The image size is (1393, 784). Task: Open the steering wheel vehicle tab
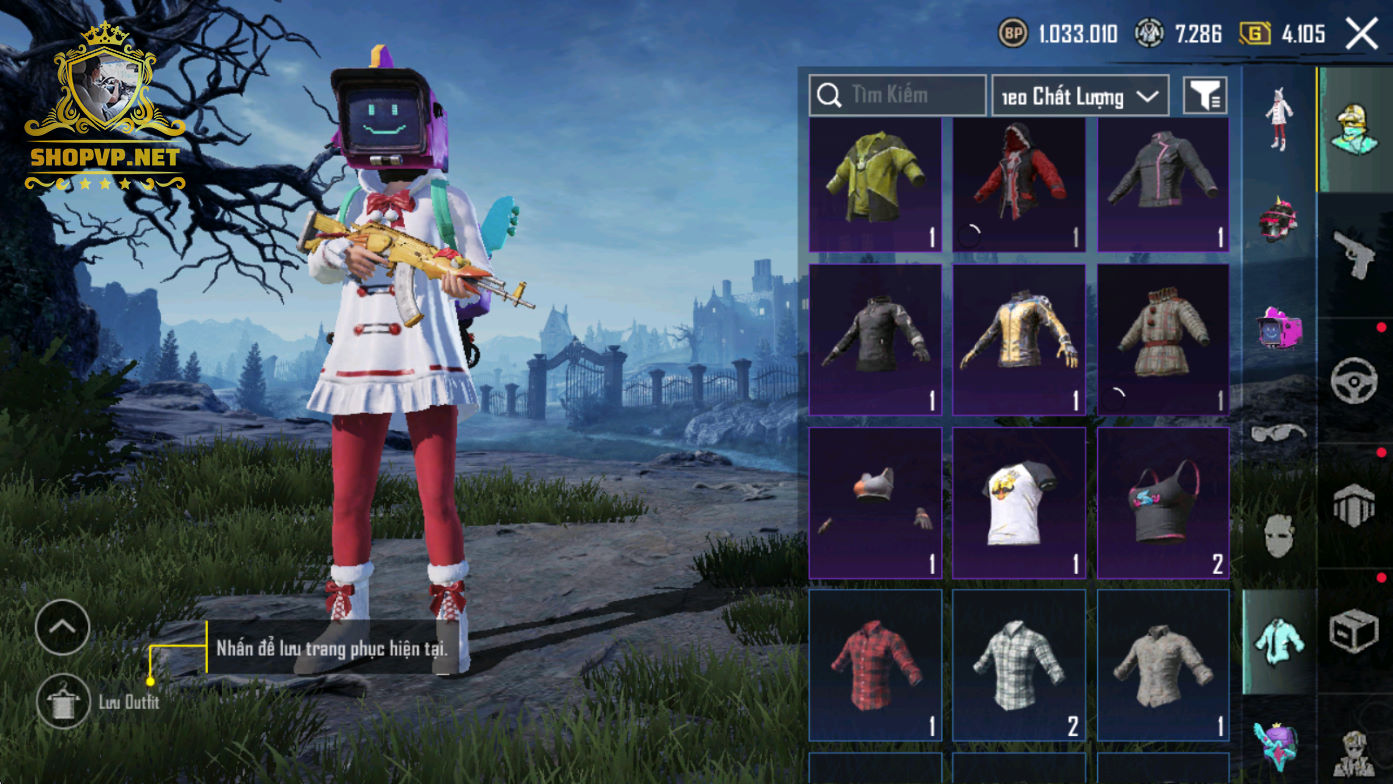1355,381
